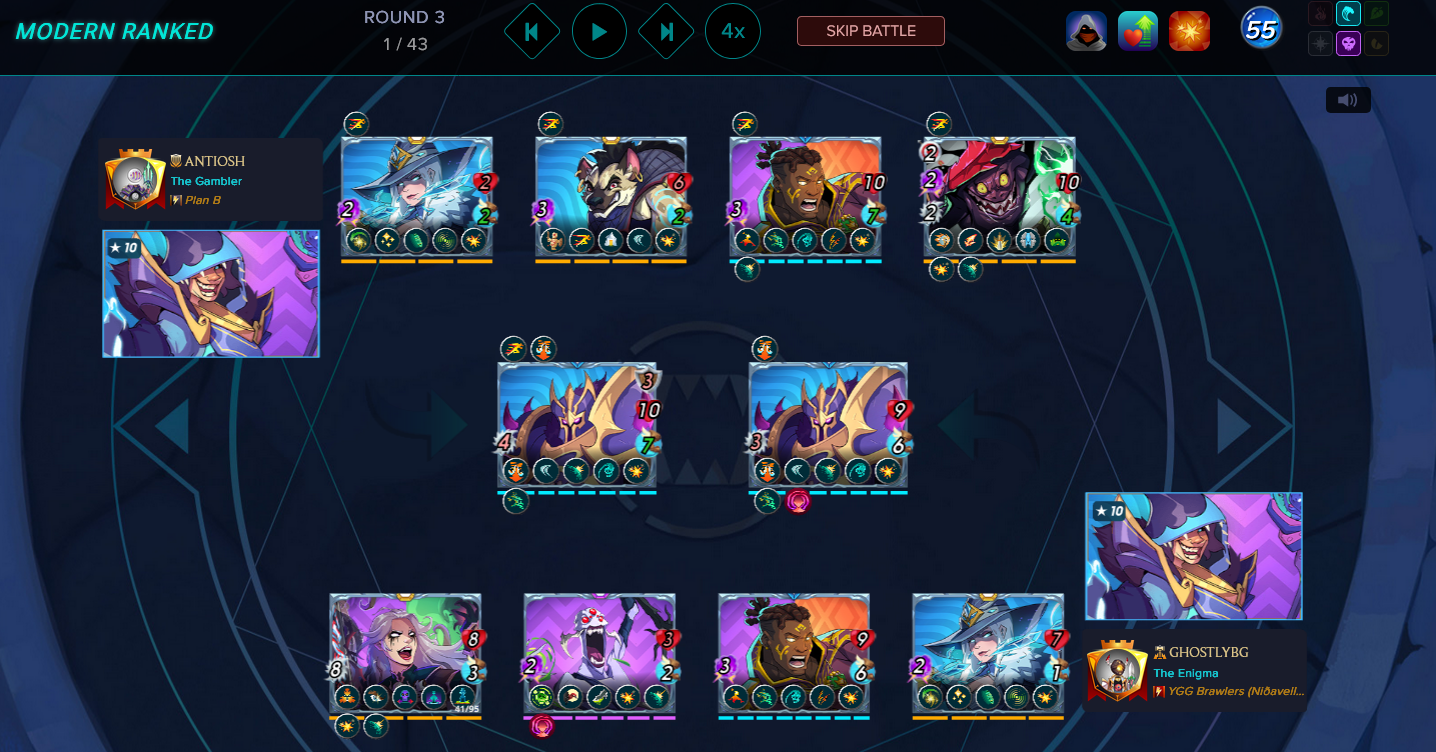The width and height of the screenshot is (1436, 752).
Task: Inspect the hooded figure ruleset icon
Action: [x=1086, y=31]
